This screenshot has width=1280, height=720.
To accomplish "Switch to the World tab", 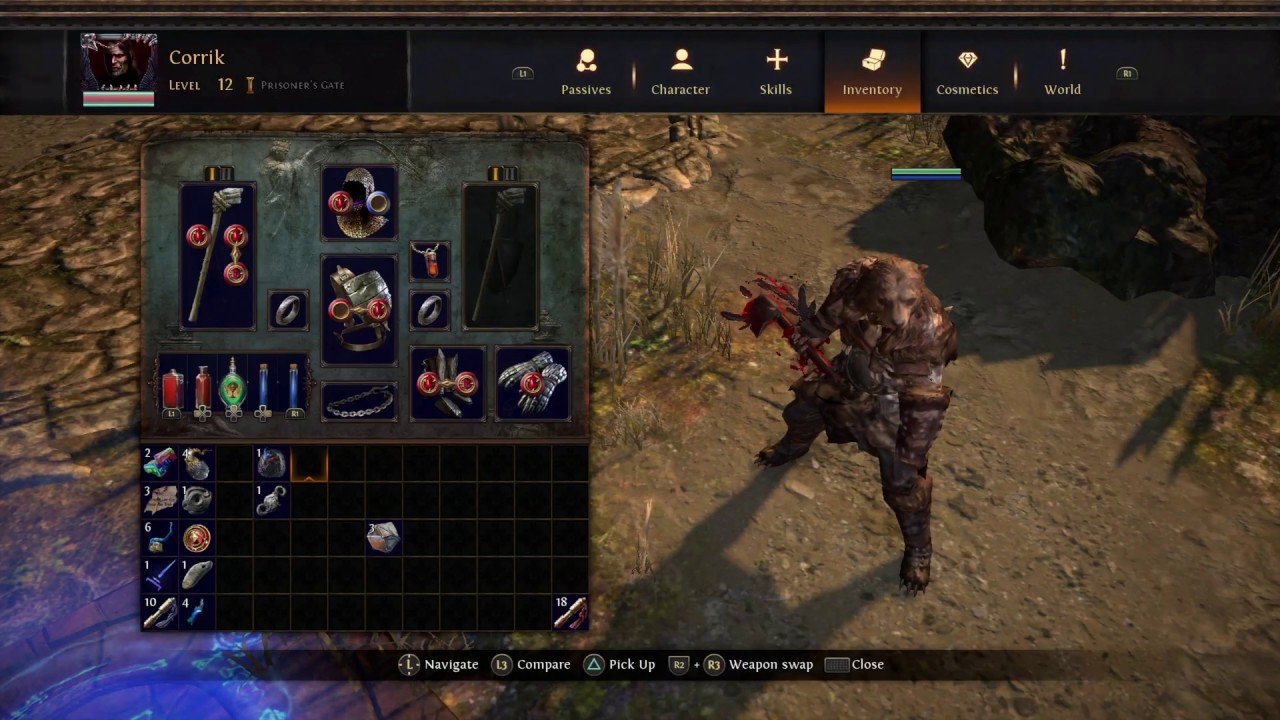I will click(1062, 73).
